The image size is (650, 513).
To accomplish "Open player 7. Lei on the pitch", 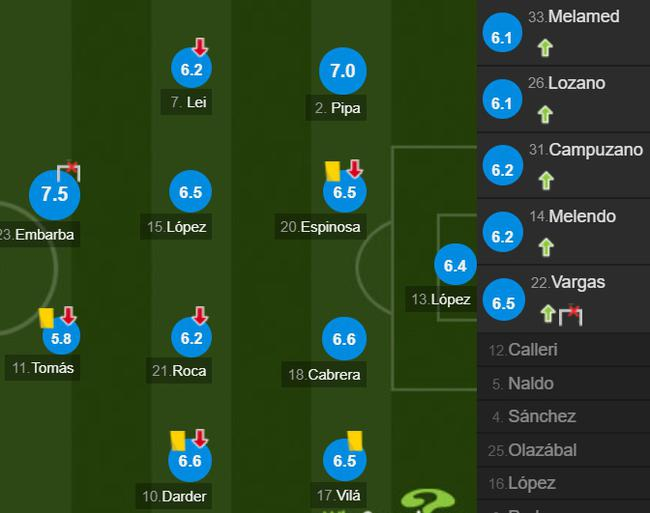I will [x=191, y=70].
